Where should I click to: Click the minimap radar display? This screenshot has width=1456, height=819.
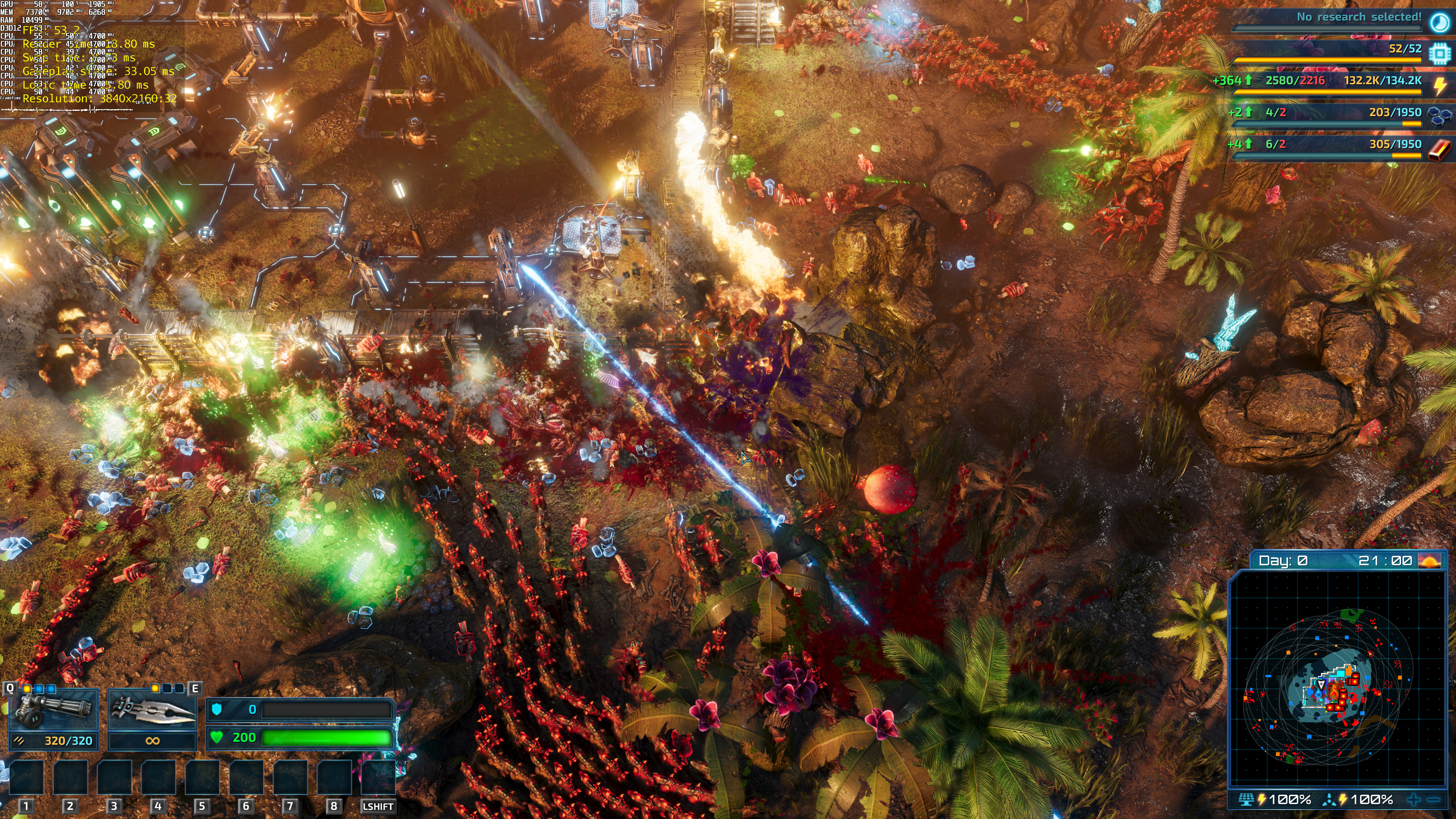(x=1337, y=678)
